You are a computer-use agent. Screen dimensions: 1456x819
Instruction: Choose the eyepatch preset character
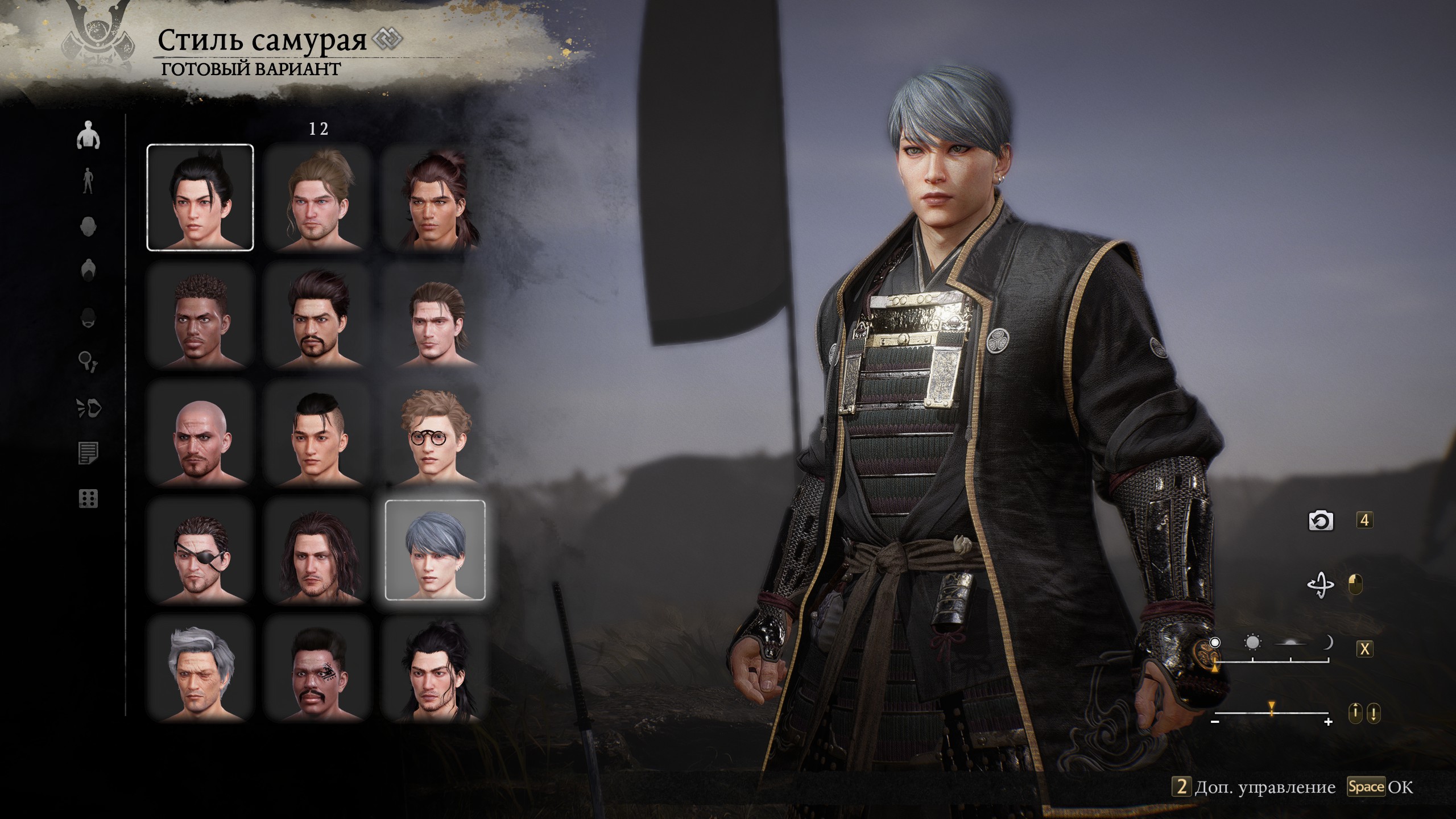click(x=200, y=551)
